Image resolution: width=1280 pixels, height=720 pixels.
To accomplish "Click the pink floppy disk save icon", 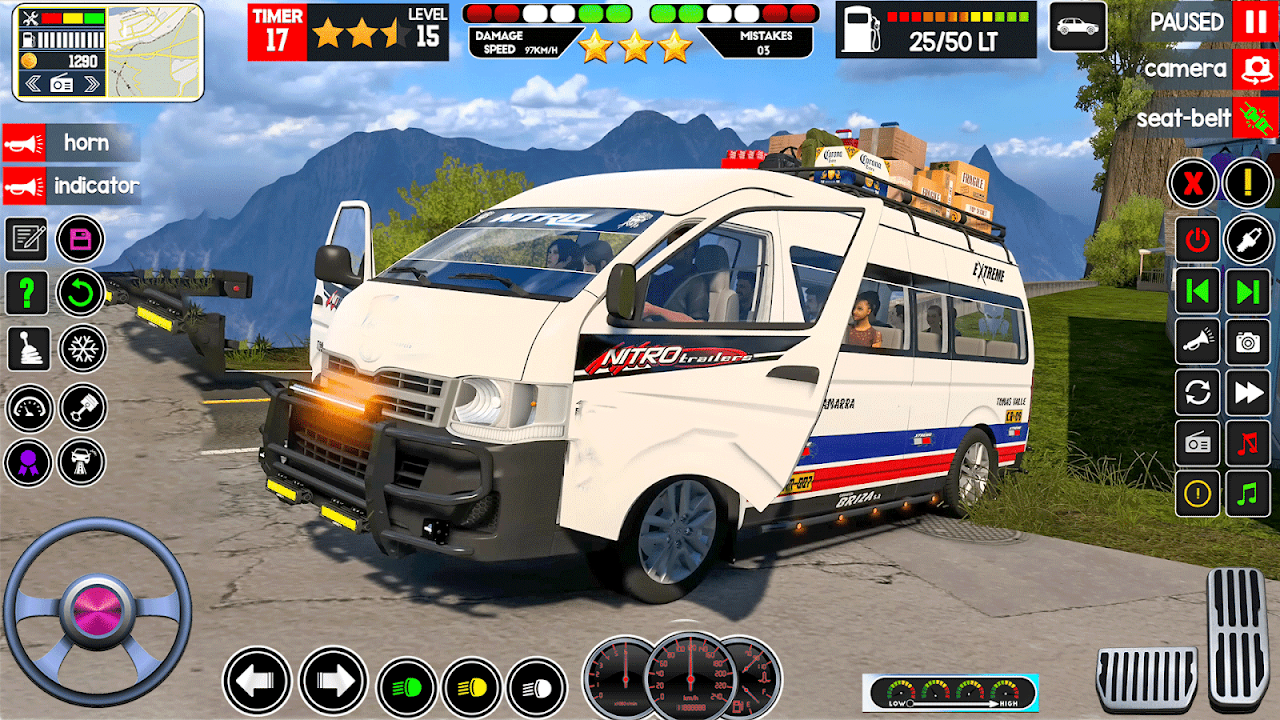I will (81, 239).
